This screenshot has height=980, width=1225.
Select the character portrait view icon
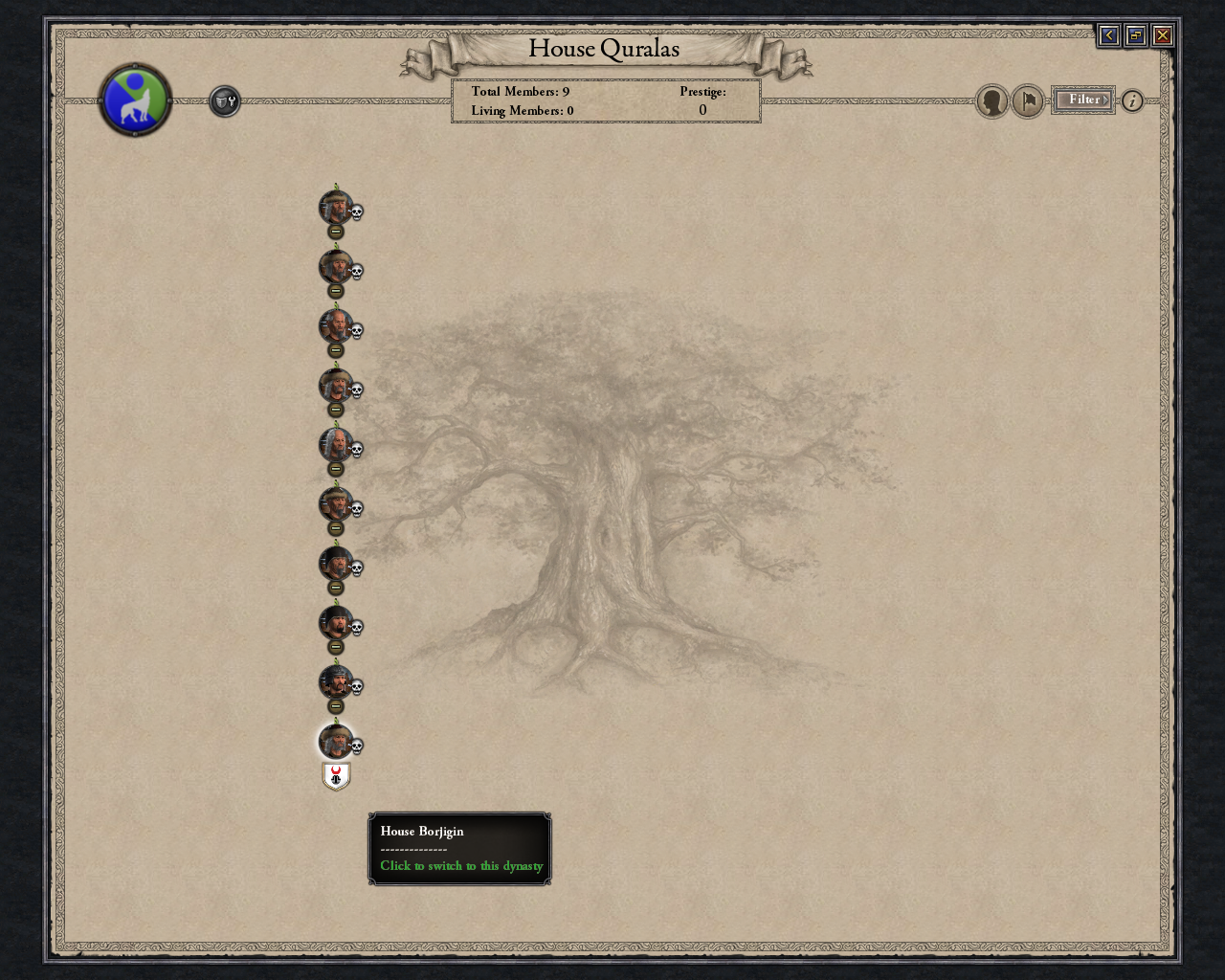click(992, 100)
